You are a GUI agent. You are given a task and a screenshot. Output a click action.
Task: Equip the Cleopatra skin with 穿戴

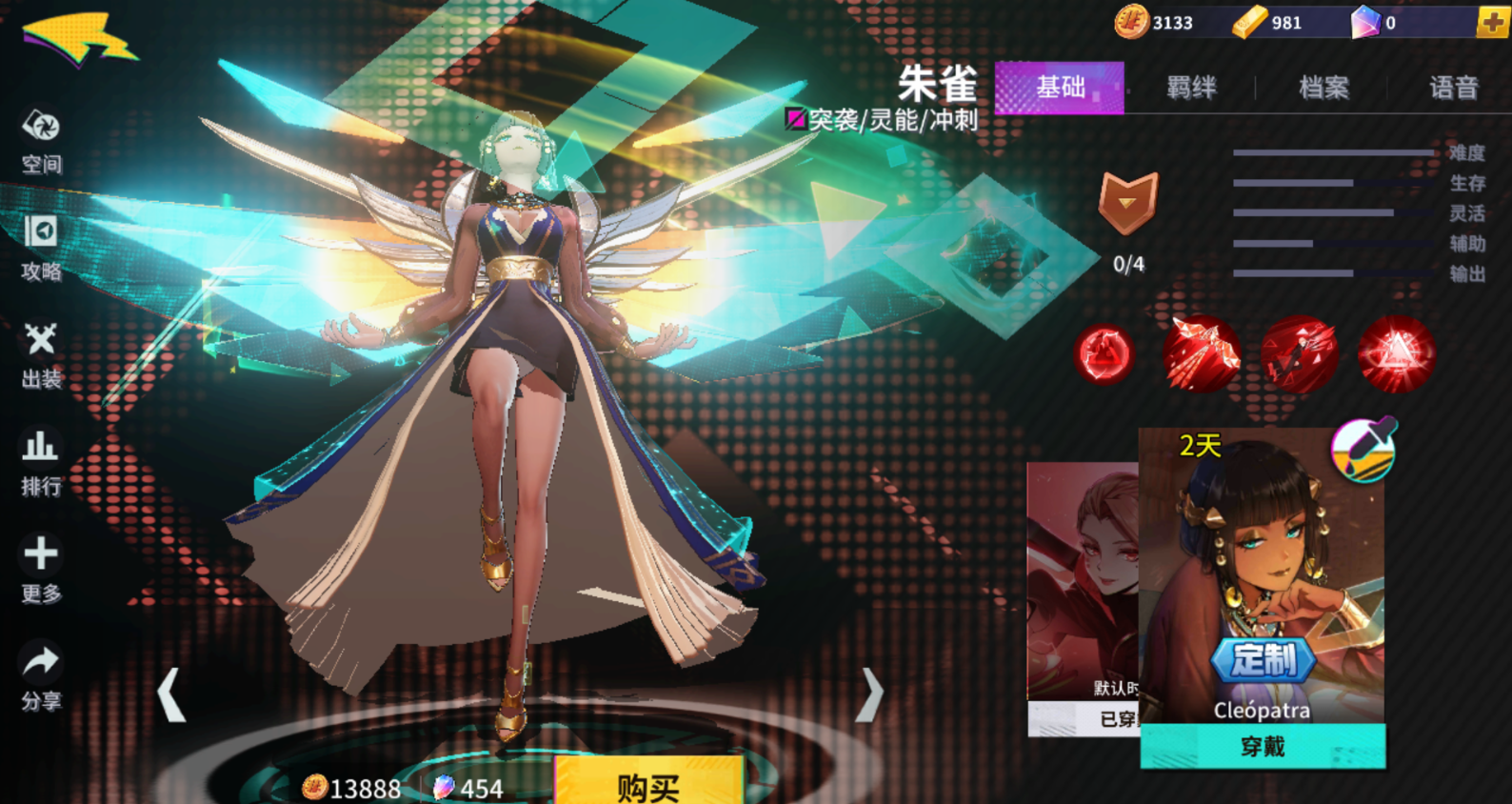(x=1263, y=746)
